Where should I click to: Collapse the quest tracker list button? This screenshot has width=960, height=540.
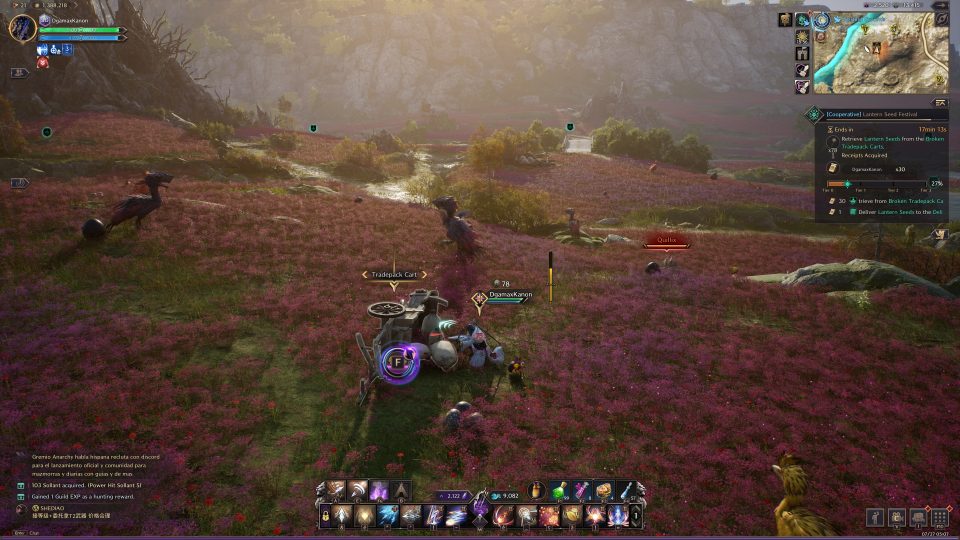939,102
